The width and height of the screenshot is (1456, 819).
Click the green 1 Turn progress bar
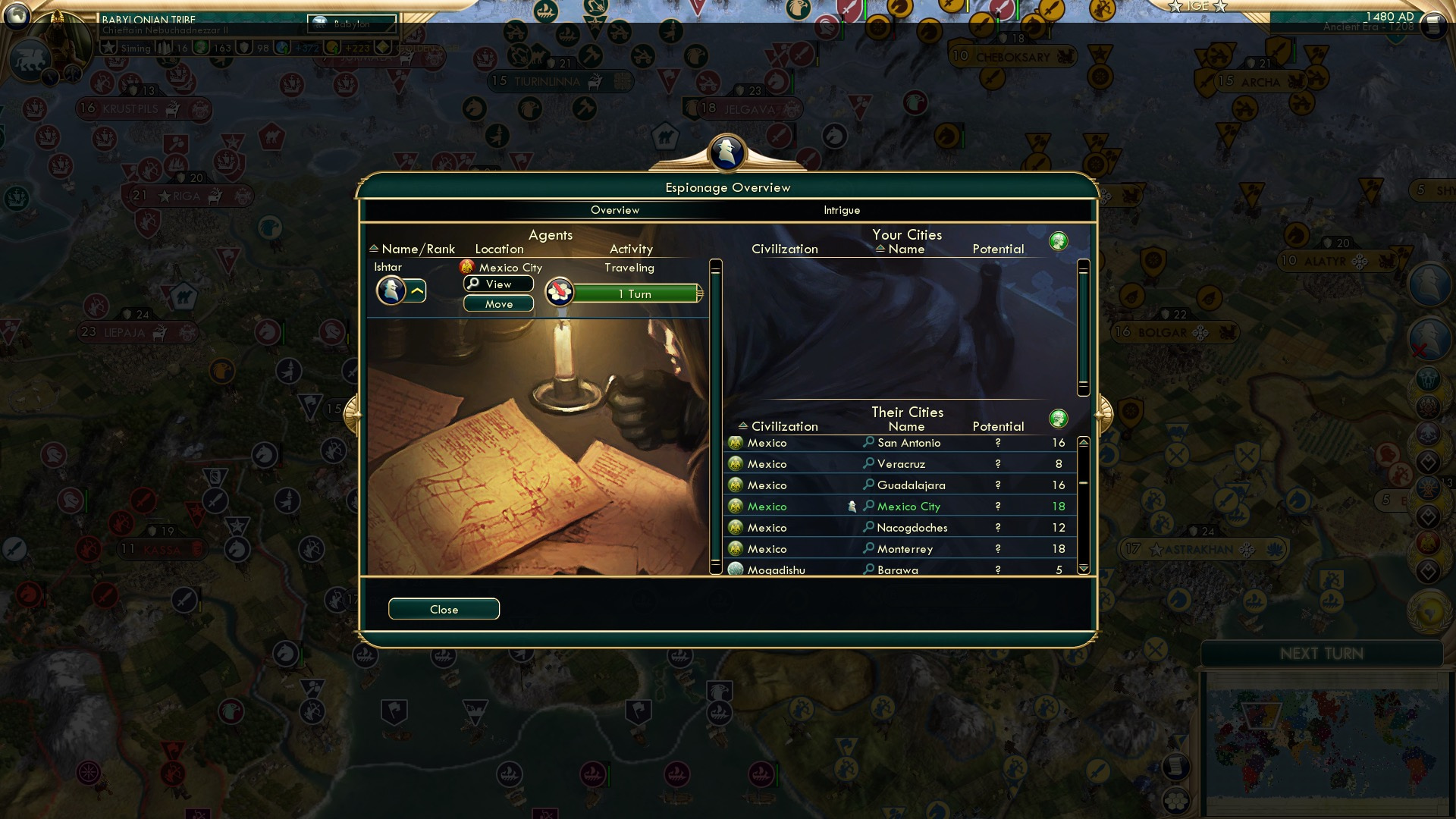coord(635,293)
